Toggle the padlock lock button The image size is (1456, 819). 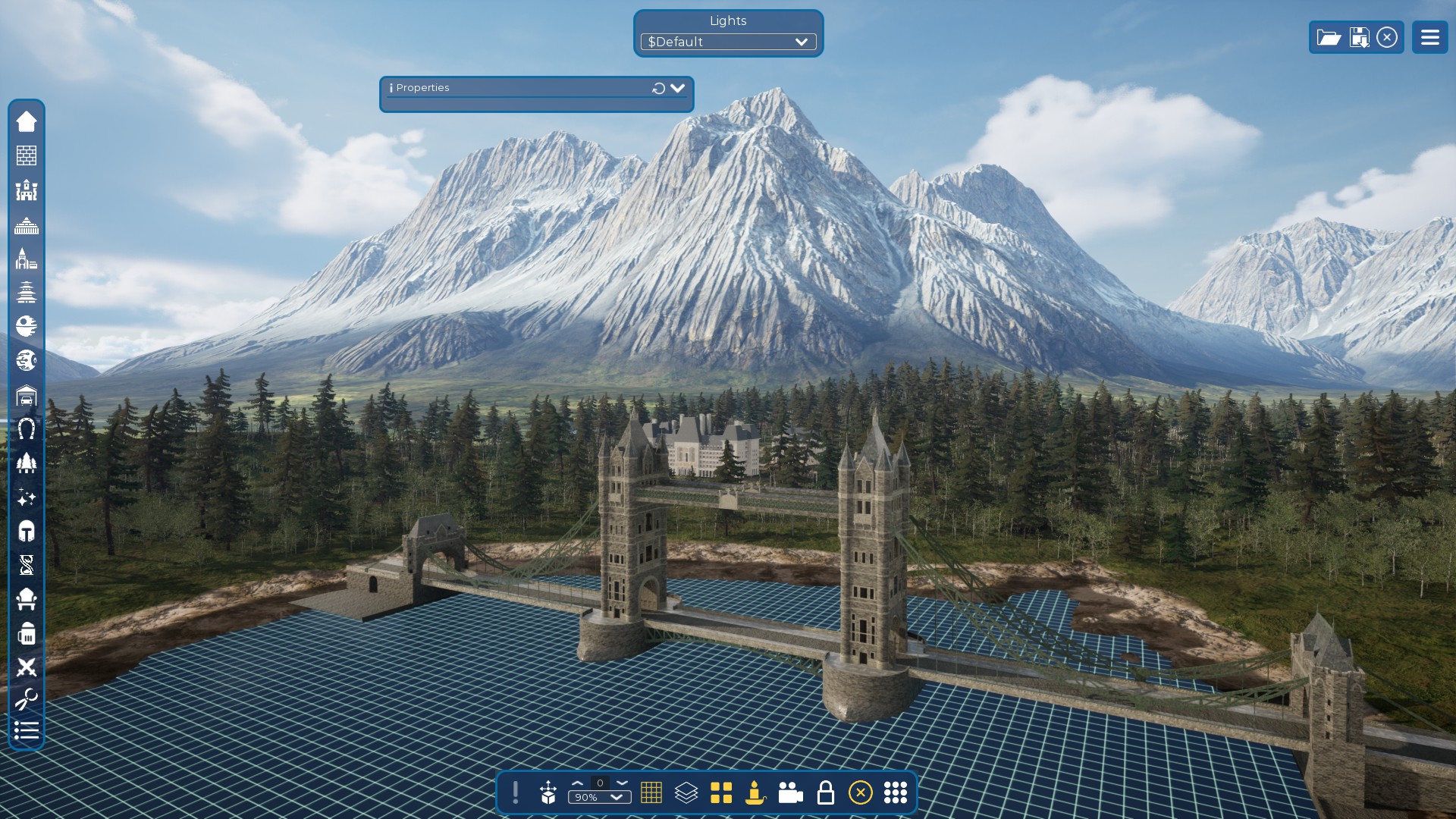point(825,792)
